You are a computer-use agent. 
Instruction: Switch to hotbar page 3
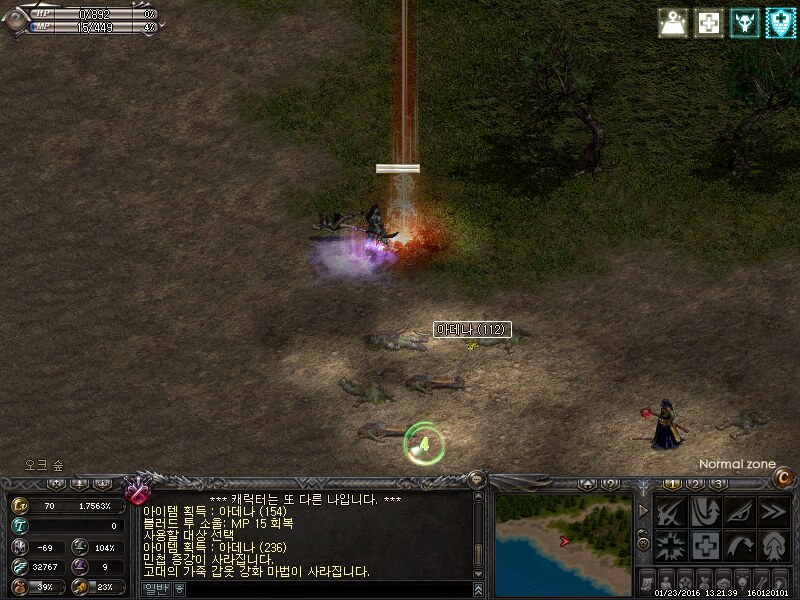point(717,484)
